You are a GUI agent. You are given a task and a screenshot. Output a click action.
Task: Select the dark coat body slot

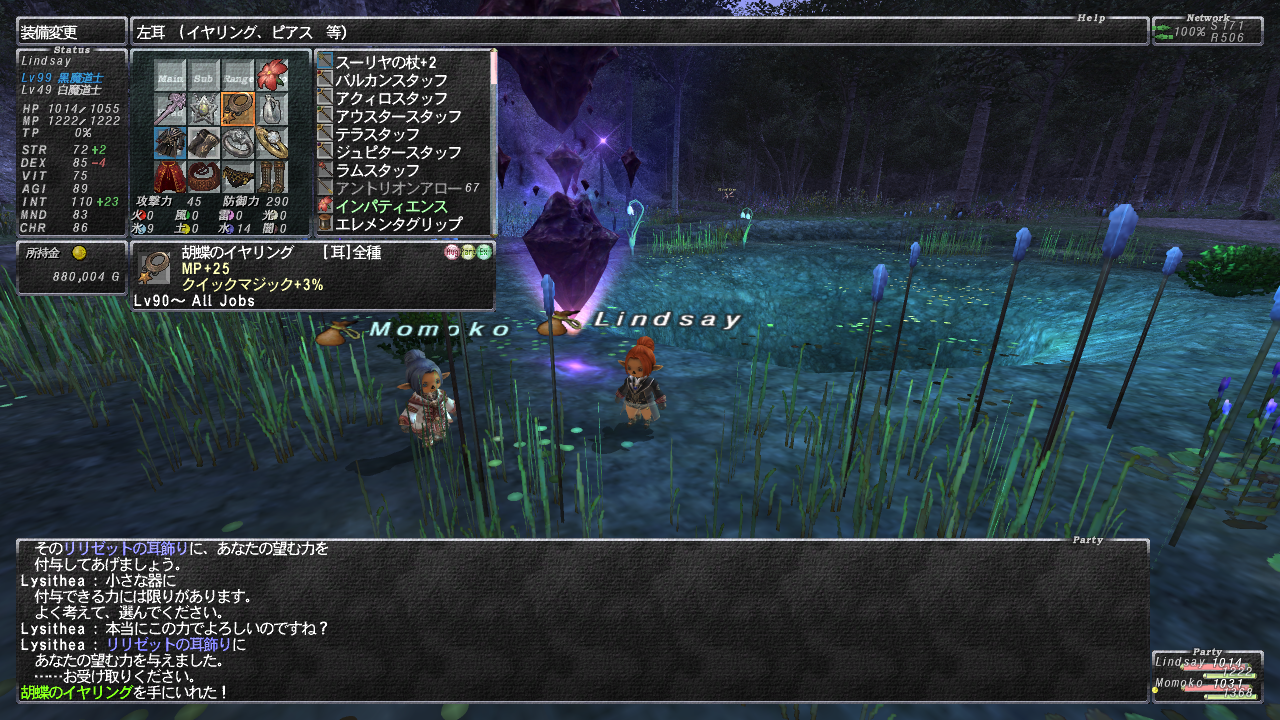(170, 142)
